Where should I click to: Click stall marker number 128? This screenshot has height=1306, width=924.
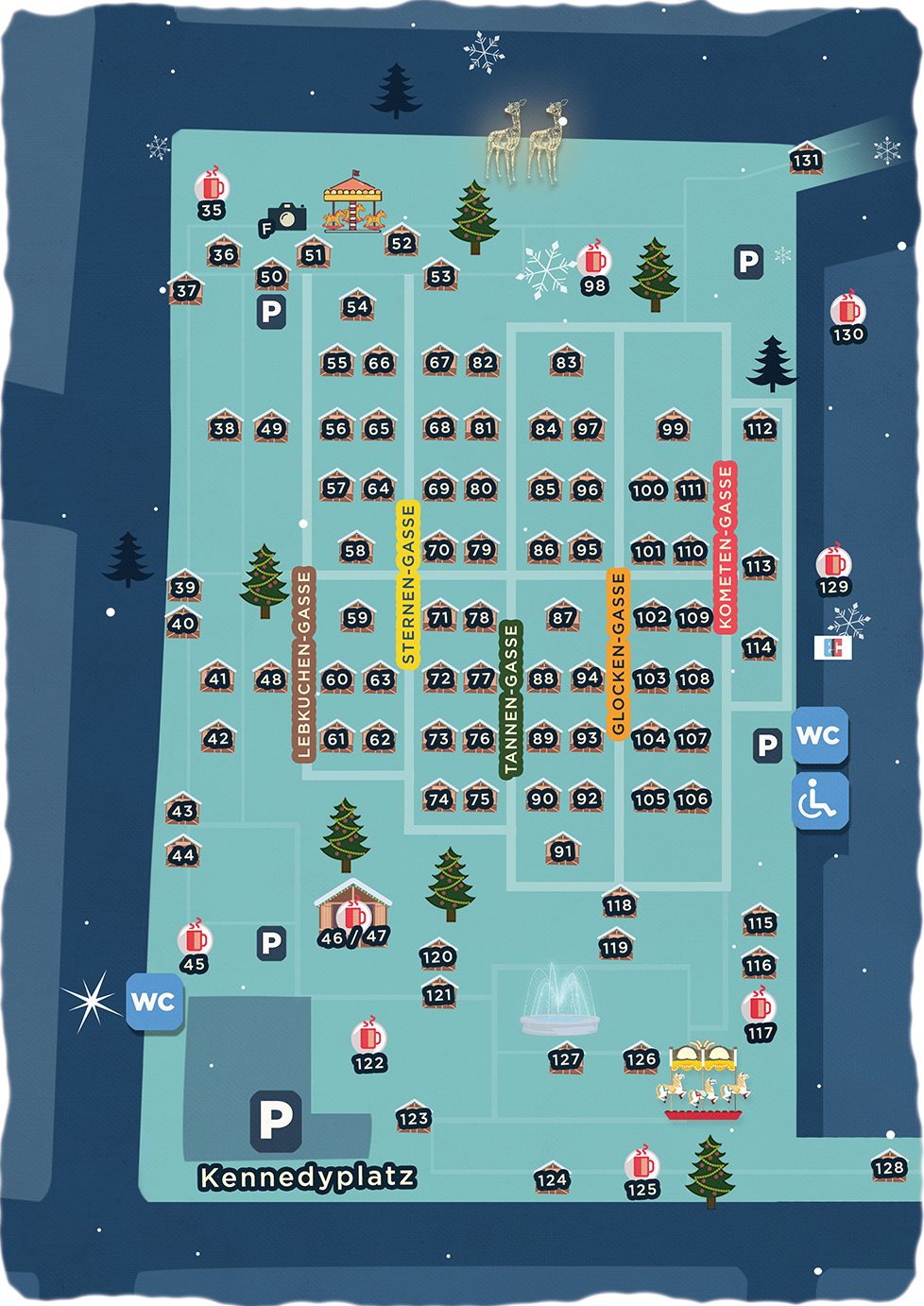[x=888, y=1166]
